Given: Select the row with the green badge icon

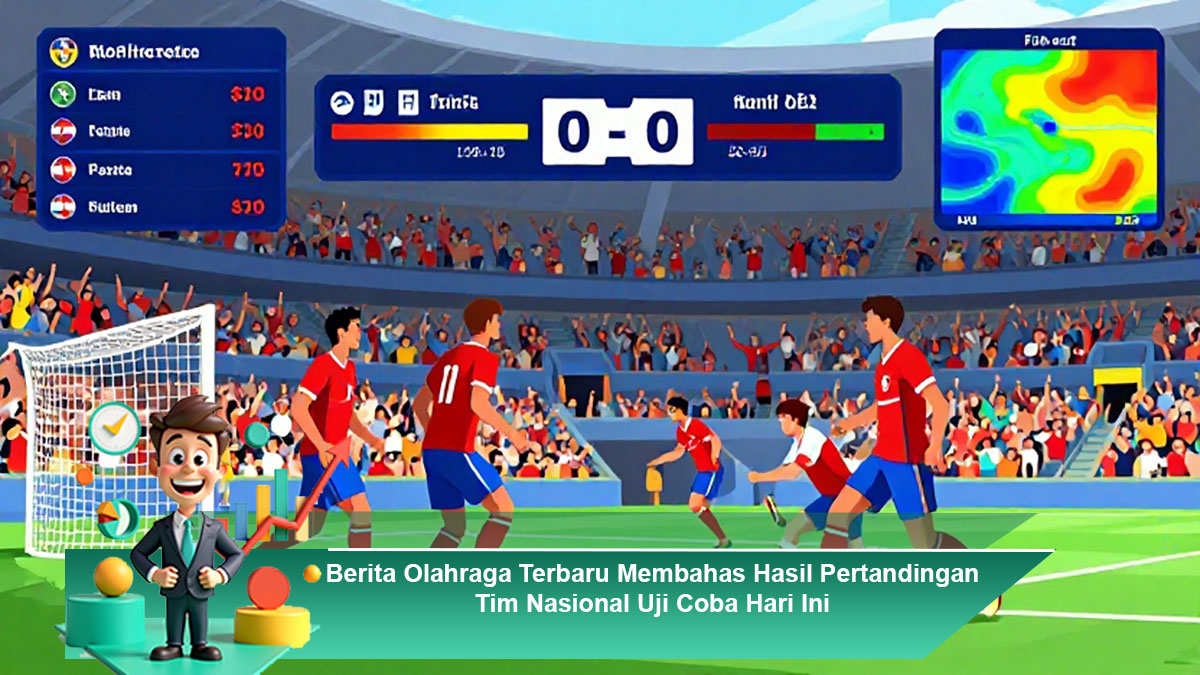Looking at the screenshot, I should (158, 94).
